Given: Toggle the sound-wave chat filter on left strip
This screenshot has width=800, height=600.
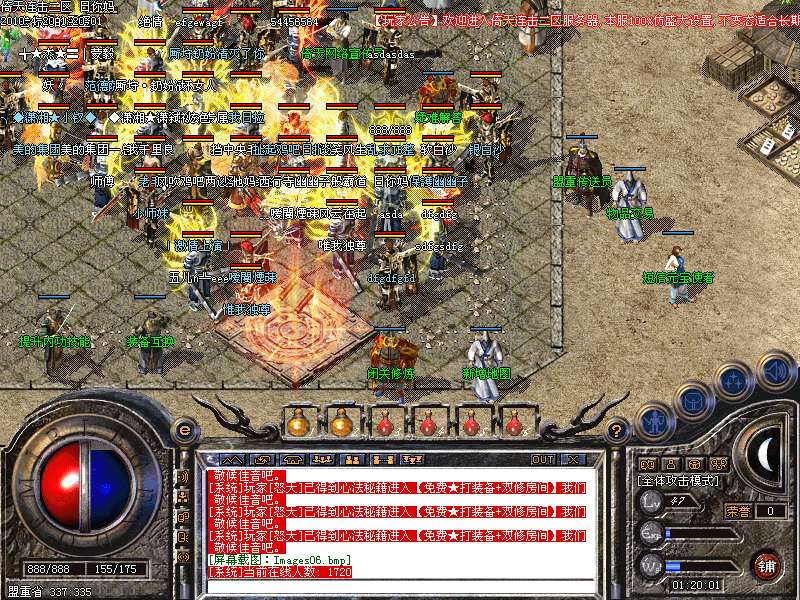Looking at the screenshot, I should pos(183,476).
